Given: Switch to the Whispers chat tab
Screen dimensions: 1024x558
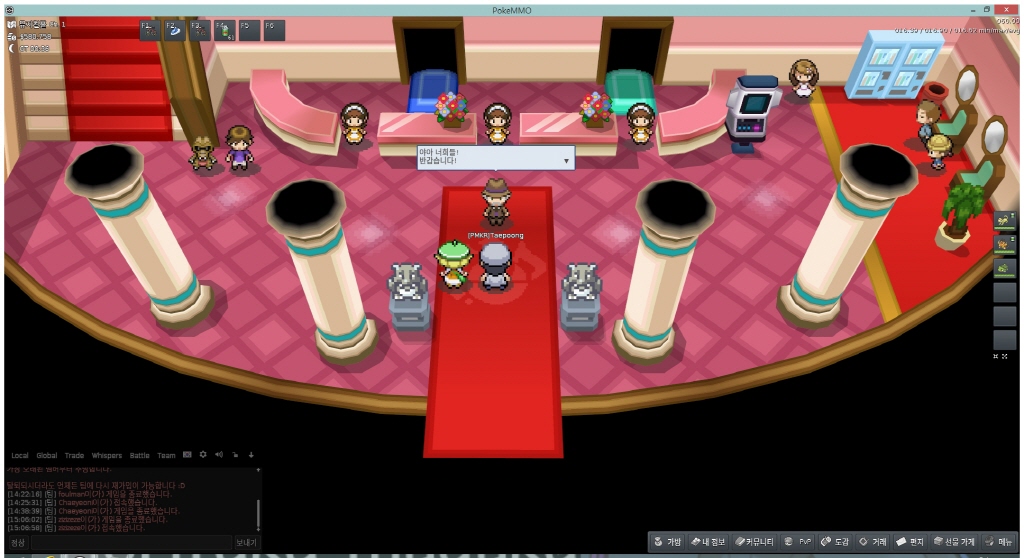Looking at the screenshot, I should pos(106,455).
